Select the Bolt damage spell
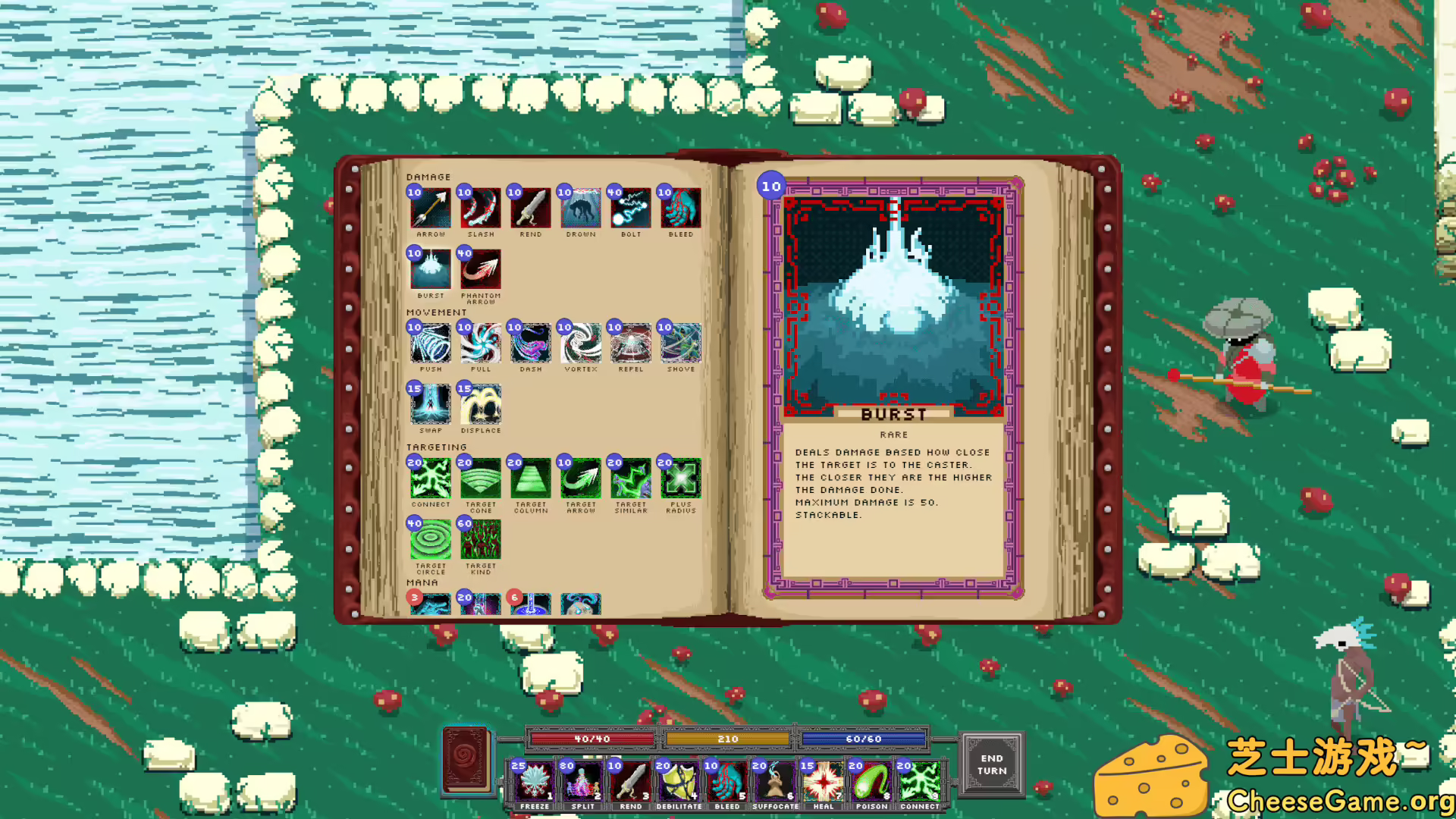Screen dimensions: 1456x819 629,209
